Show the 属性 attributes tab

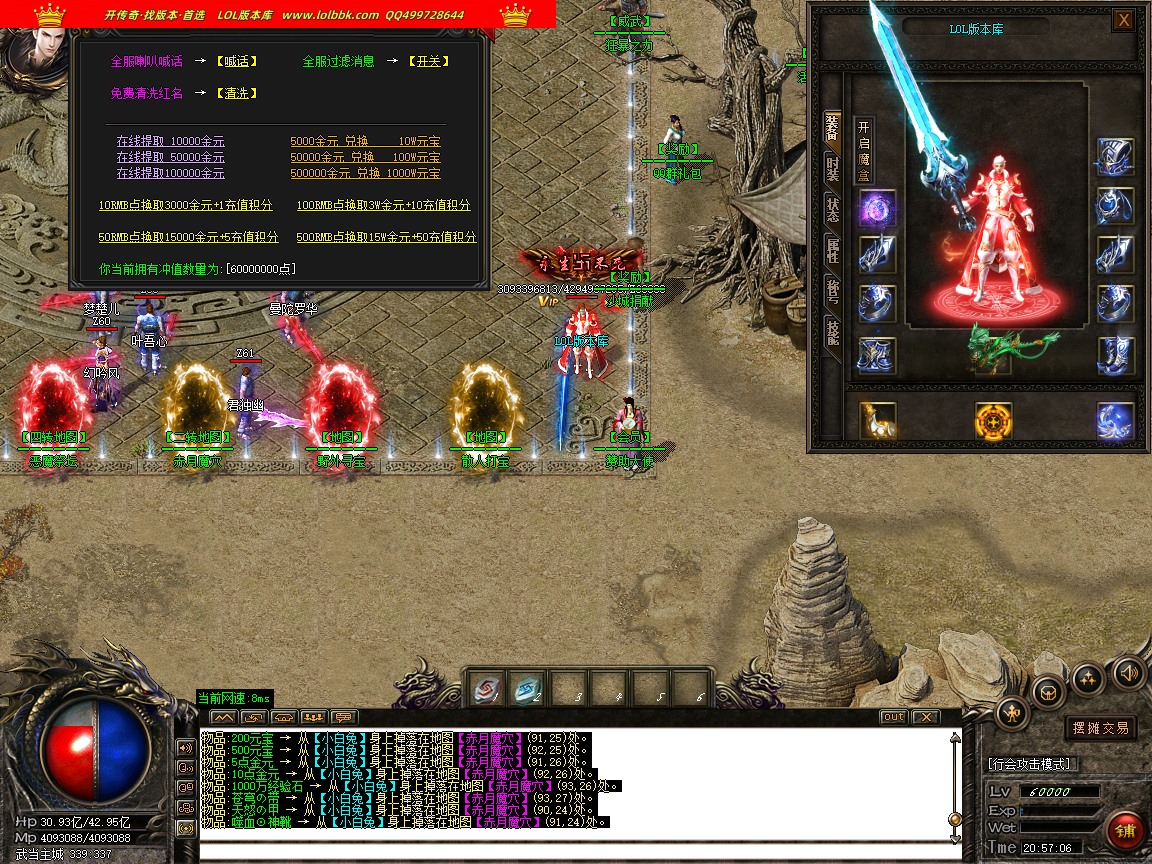click(832, 250)
